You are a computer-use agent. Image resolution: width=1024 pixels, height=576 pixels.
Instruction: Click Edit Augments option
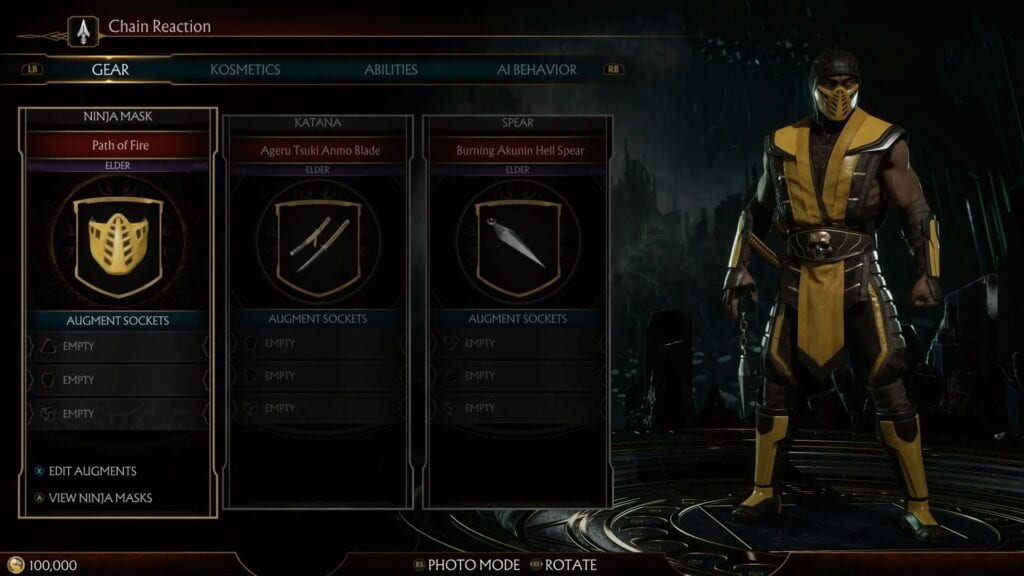coord(92,471)
